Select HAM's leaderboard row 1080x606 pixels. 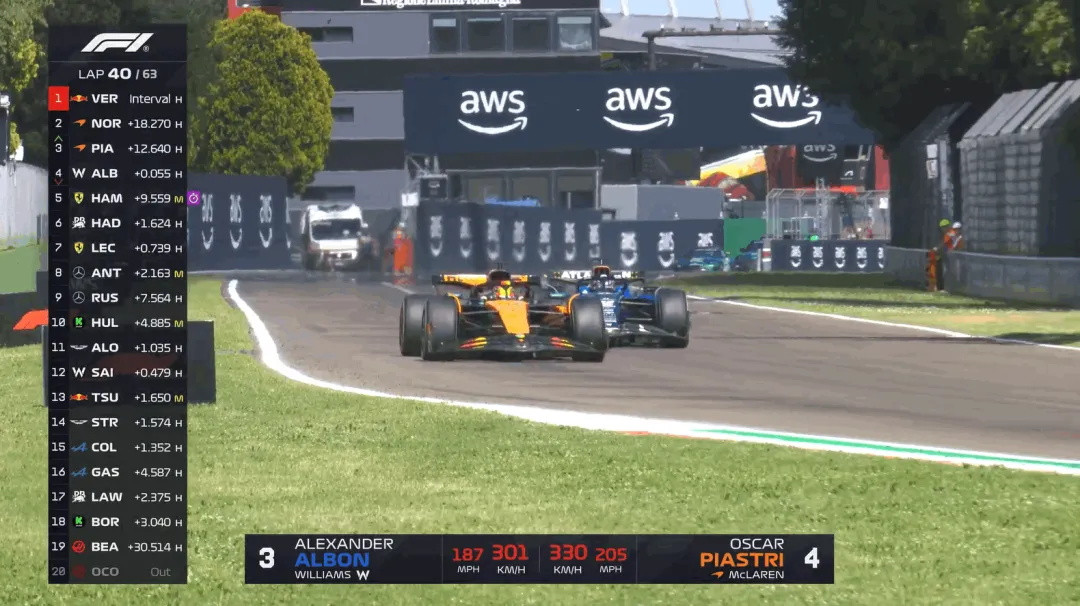coord(117,198)
